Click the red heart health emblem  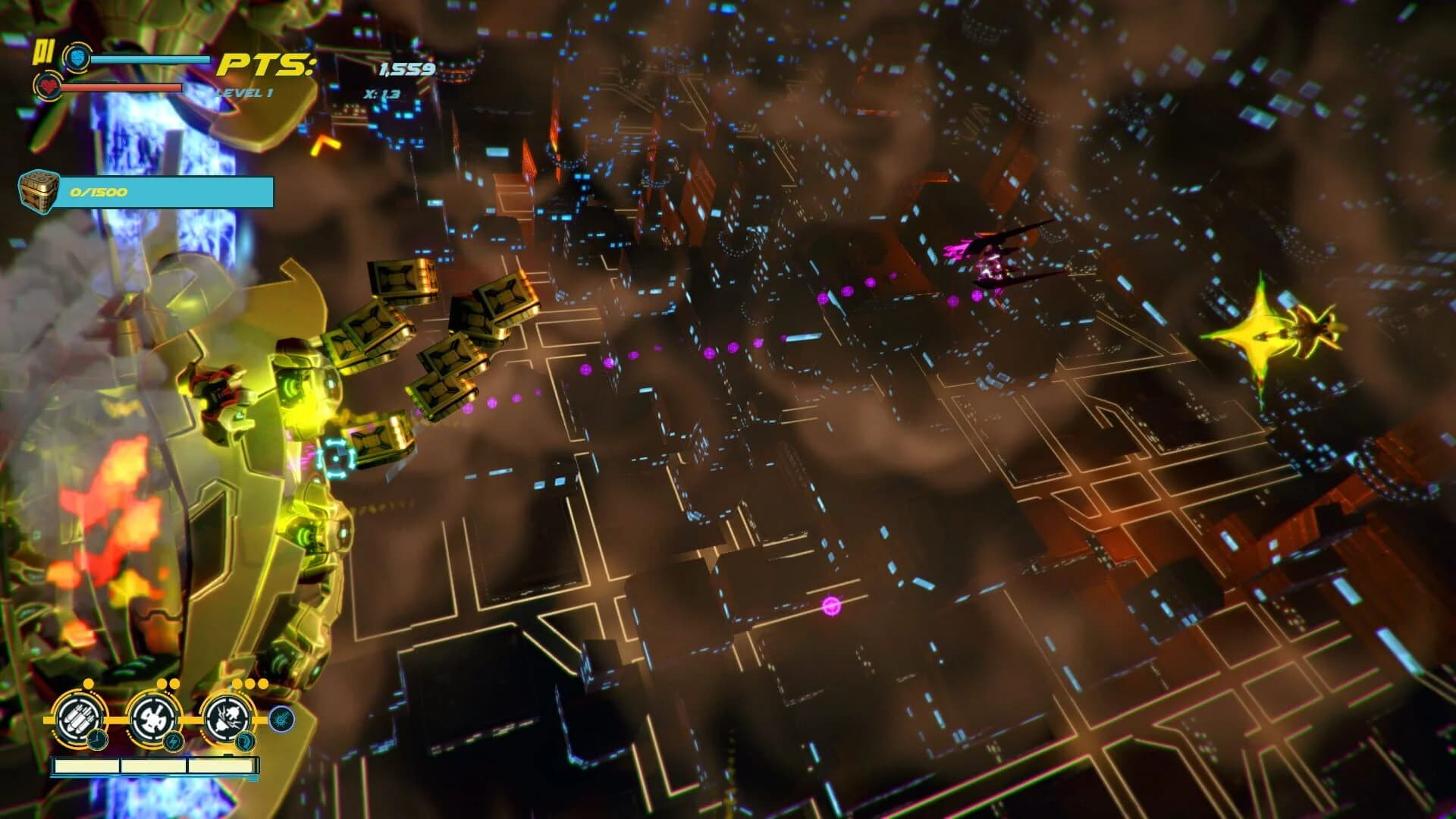(47, 87)
